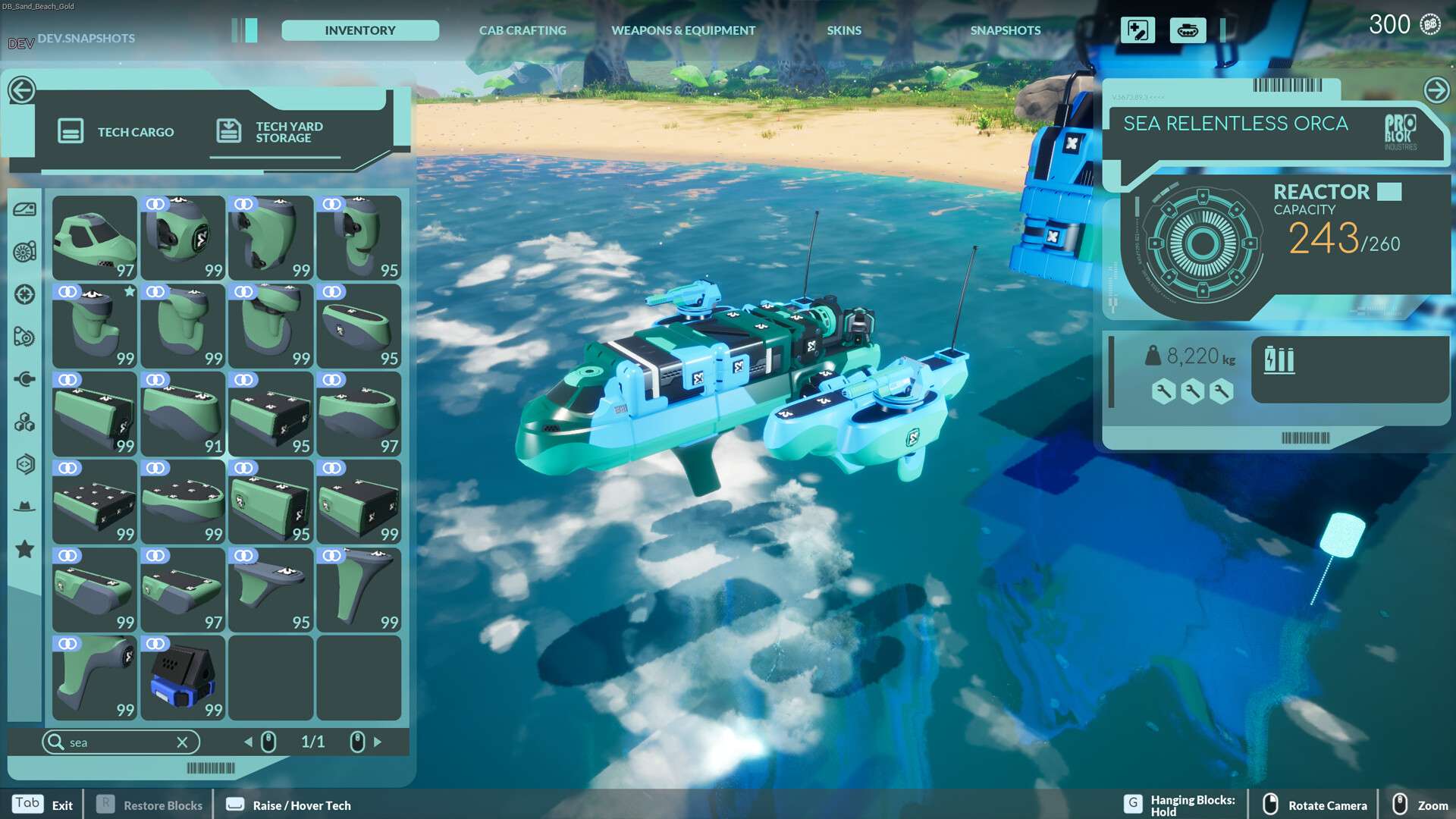
Task: Select the cab category in the sidebar
Action: click(25, 211)
